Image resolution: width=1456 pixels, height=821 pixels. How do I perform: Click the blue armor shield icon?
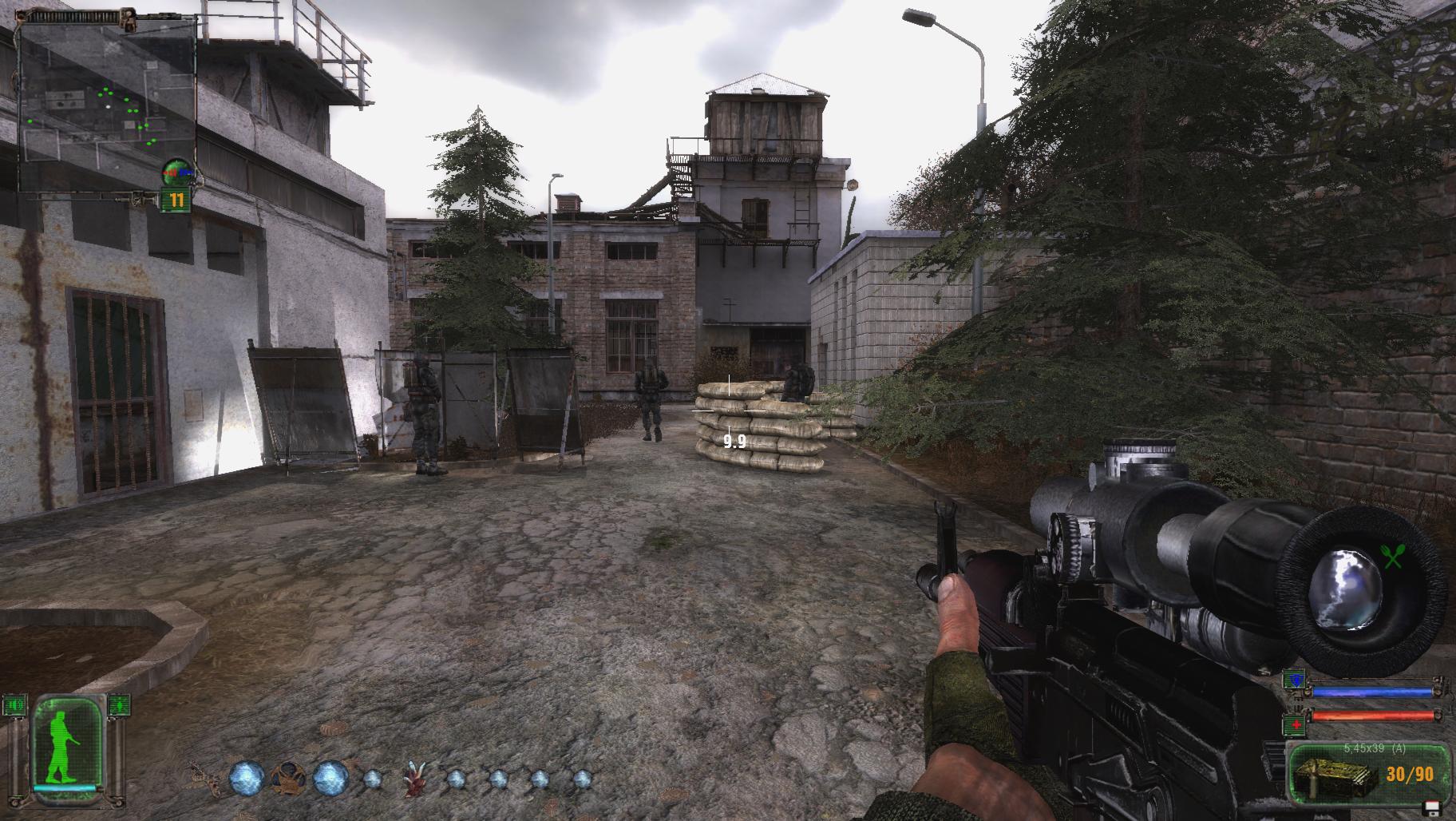(1293, 681)
